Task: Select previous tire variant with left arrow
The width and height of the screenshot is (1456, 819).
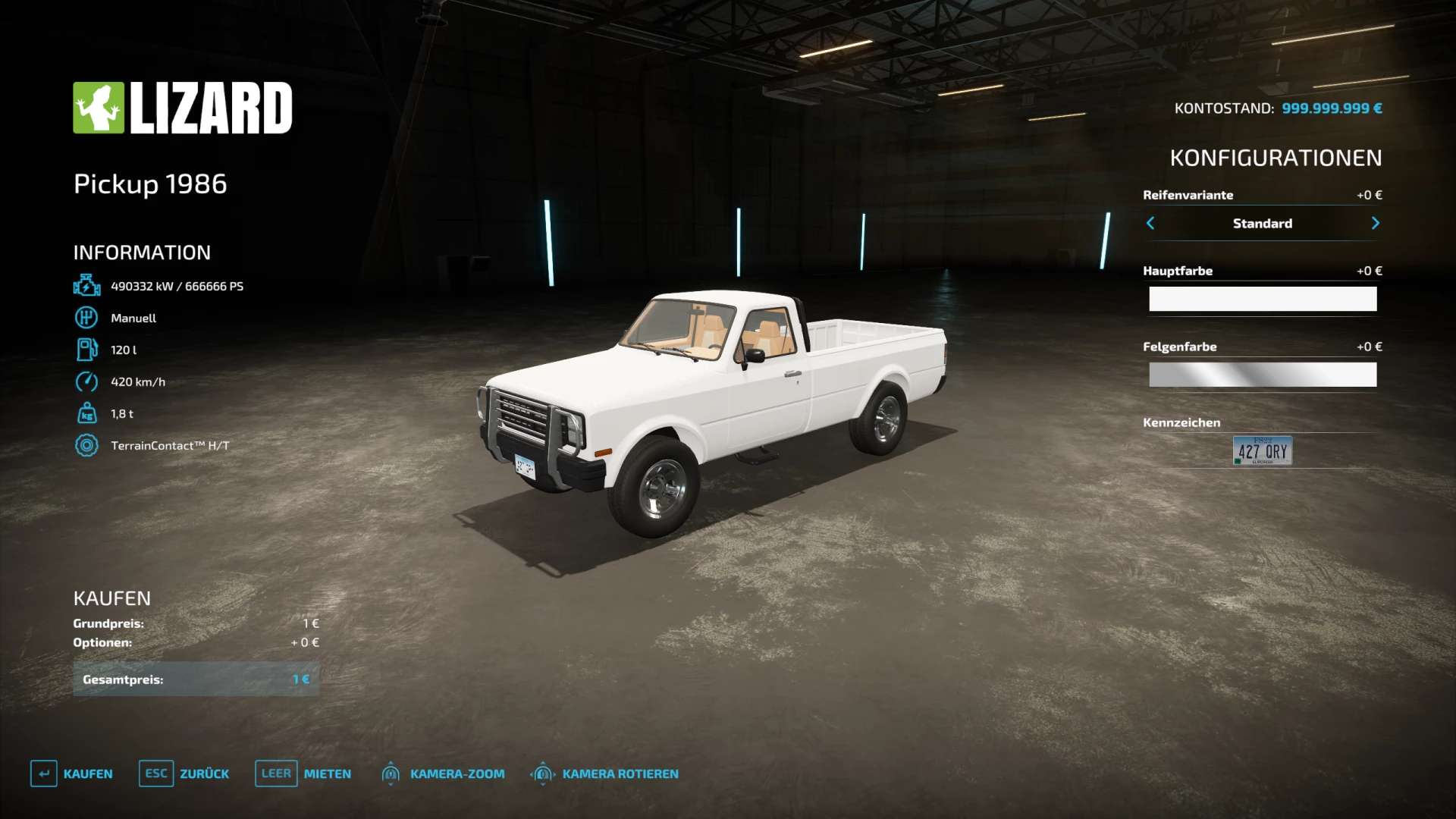Action: pyautogui.click(x=1150, y=223)
